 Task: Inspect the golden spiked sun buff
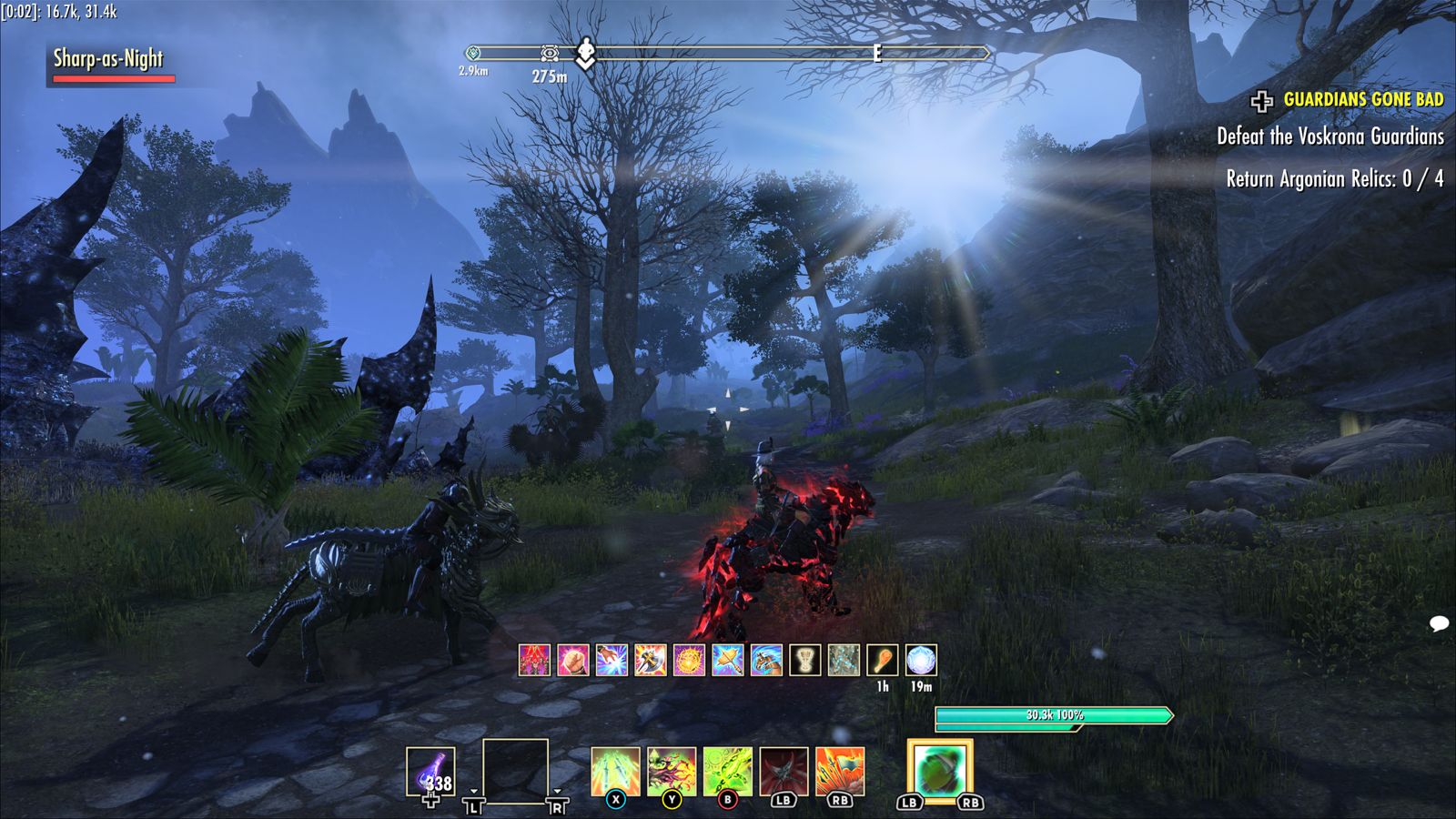tap(689, 660)
